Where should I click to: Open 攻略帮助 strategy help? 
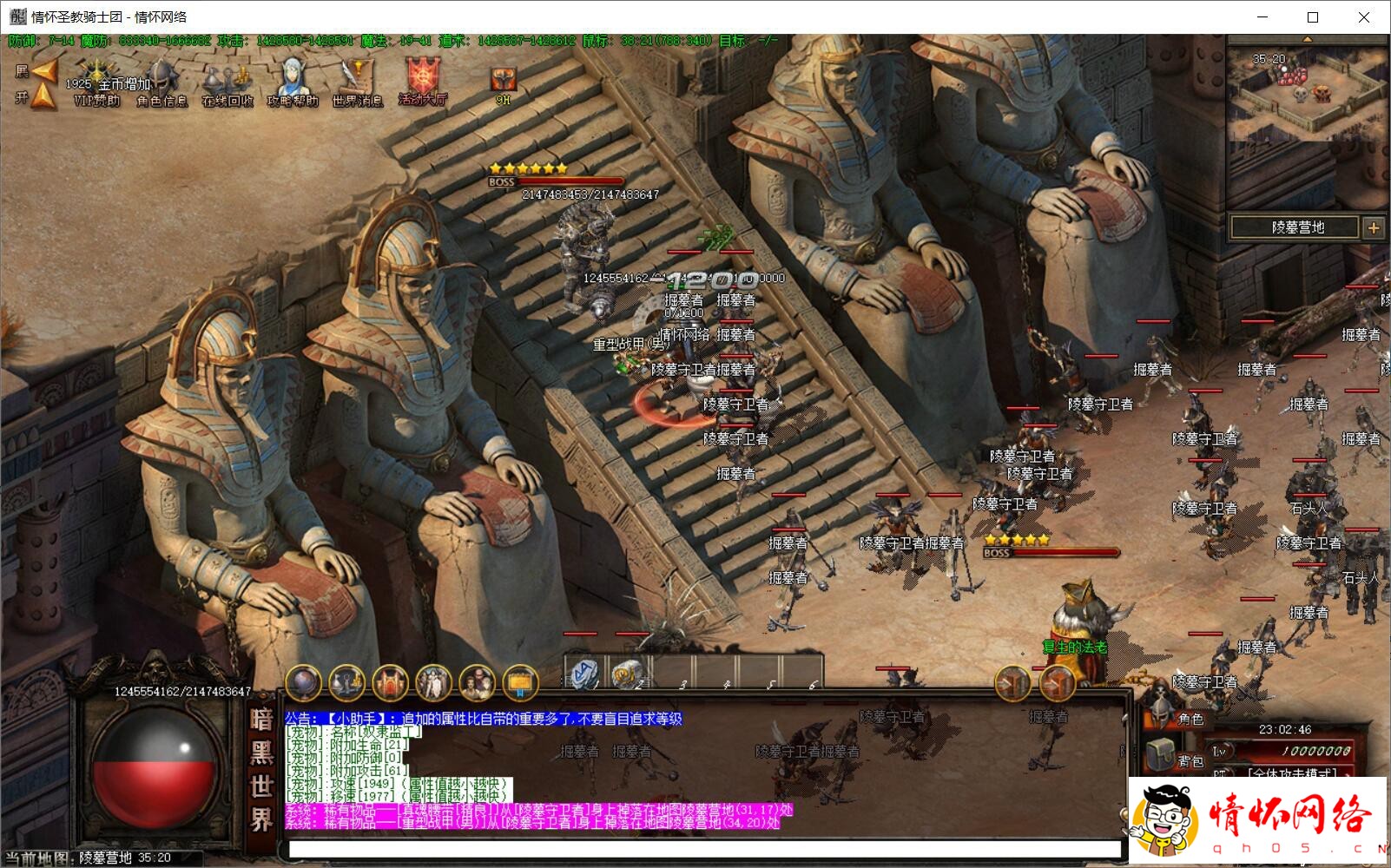293,82
